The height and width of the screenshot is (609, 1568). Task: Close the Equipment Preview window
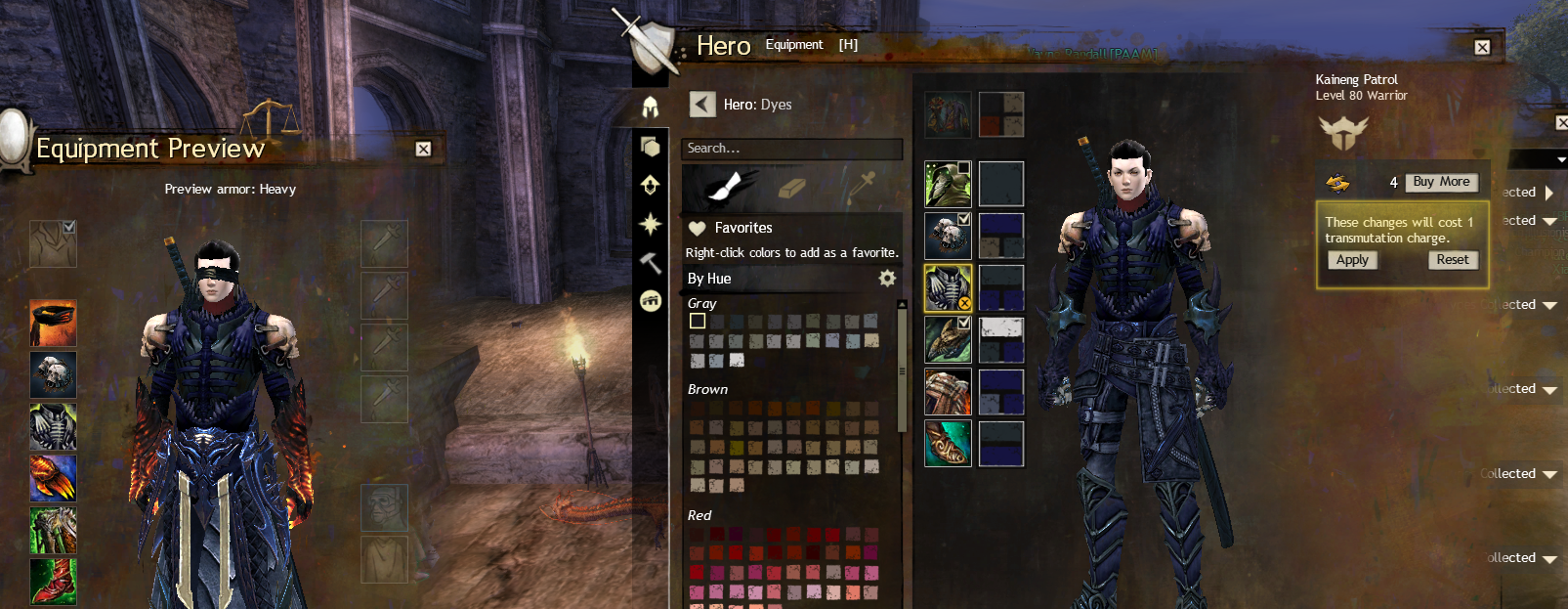(423, 149)
